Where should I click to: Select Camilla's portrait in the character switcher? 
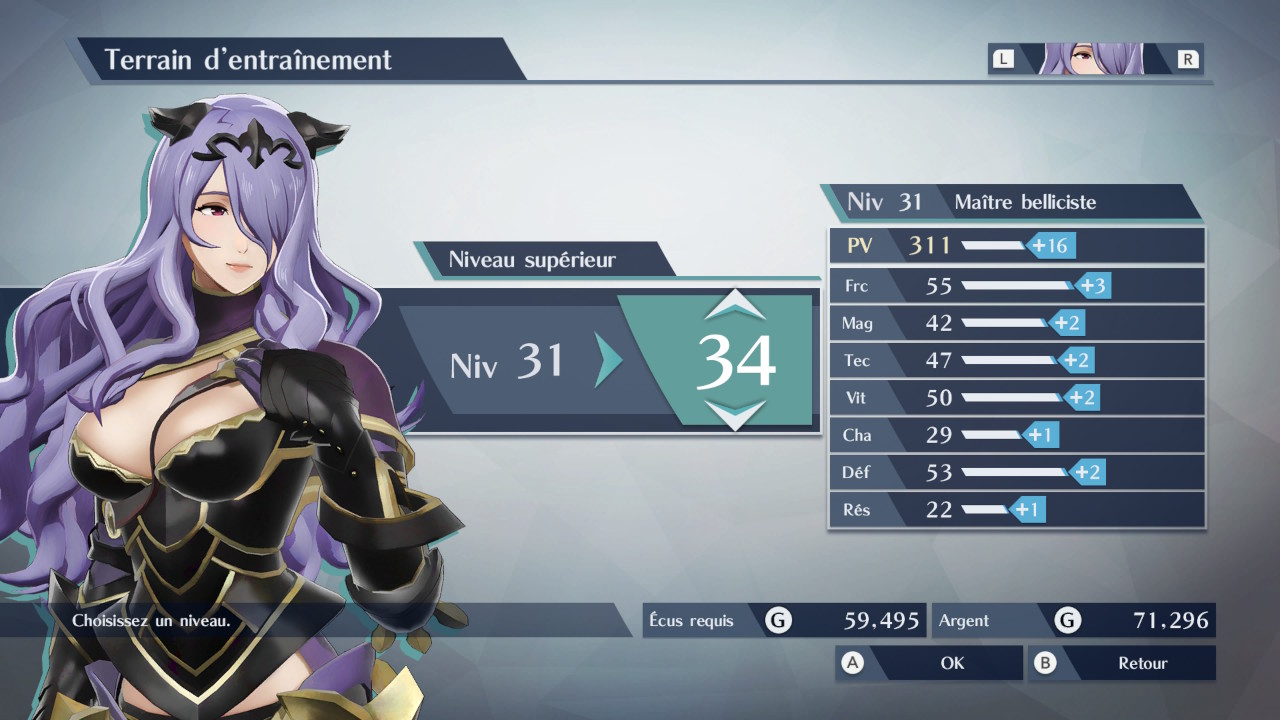pyautogui.click(x=1094, y=59)
